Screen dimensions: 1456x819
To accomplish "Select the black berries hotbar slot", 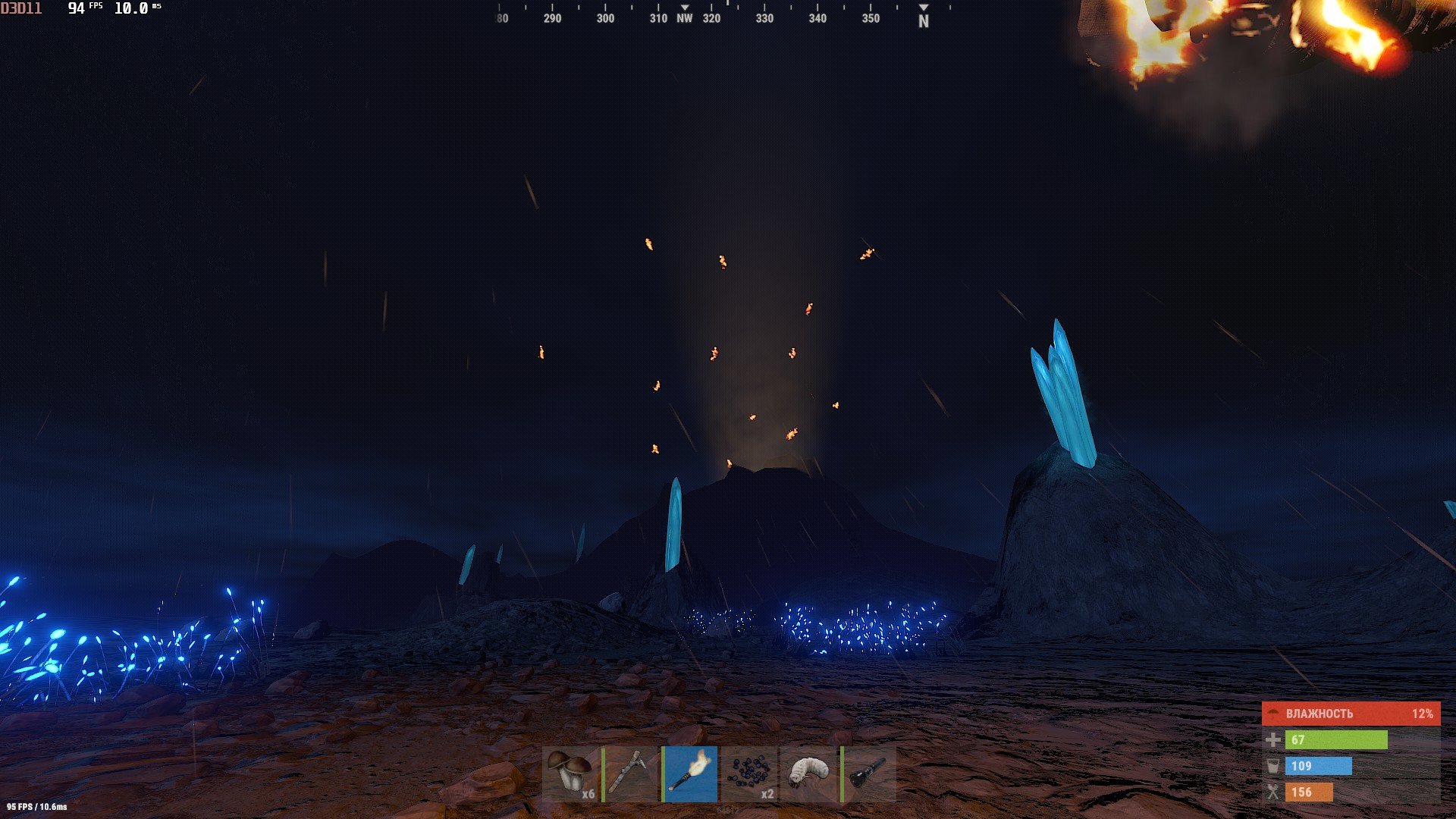I will [x=749, y=773].
